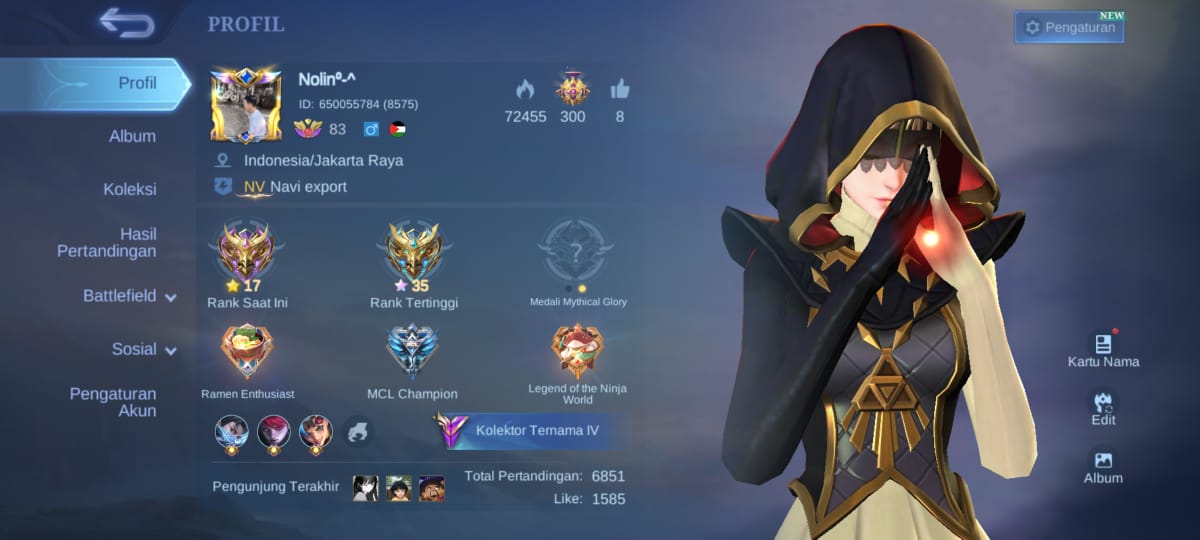Open Kartu Nama name card

[x=1103, y=350]
